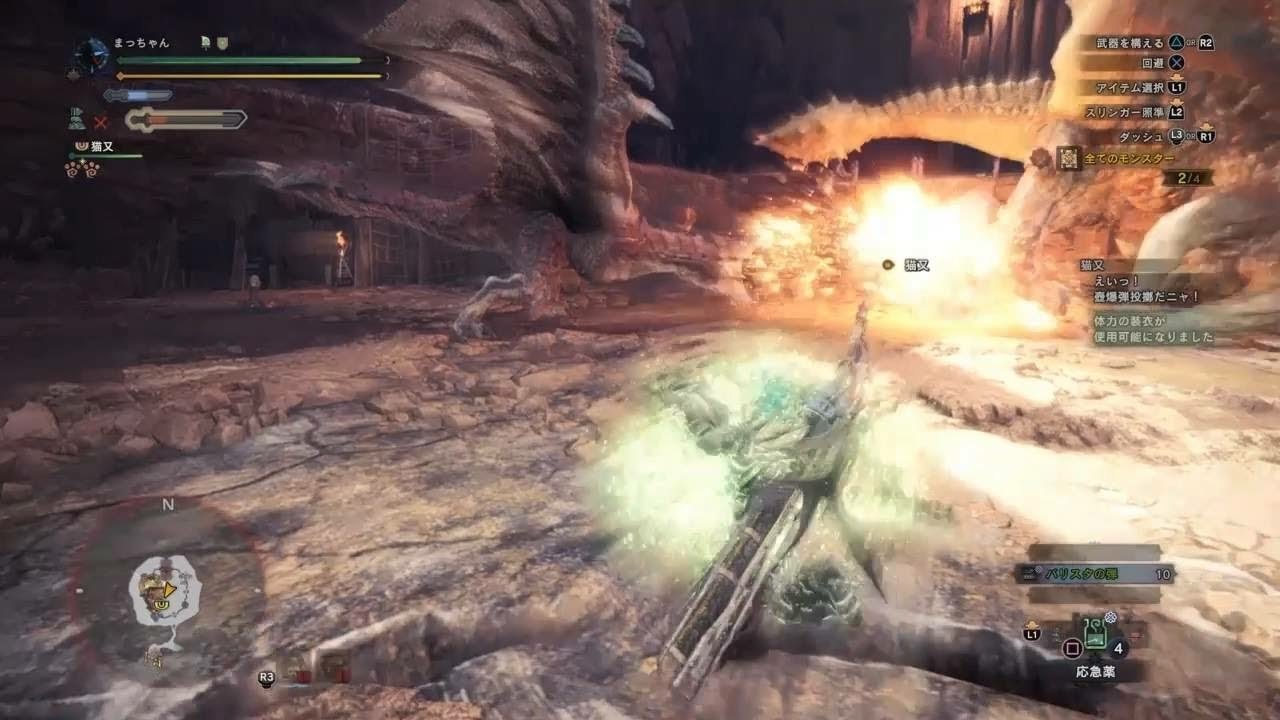Click the 猫又 palico paw icon
This screenshot has height=720, width=1280.
point(82,145)
